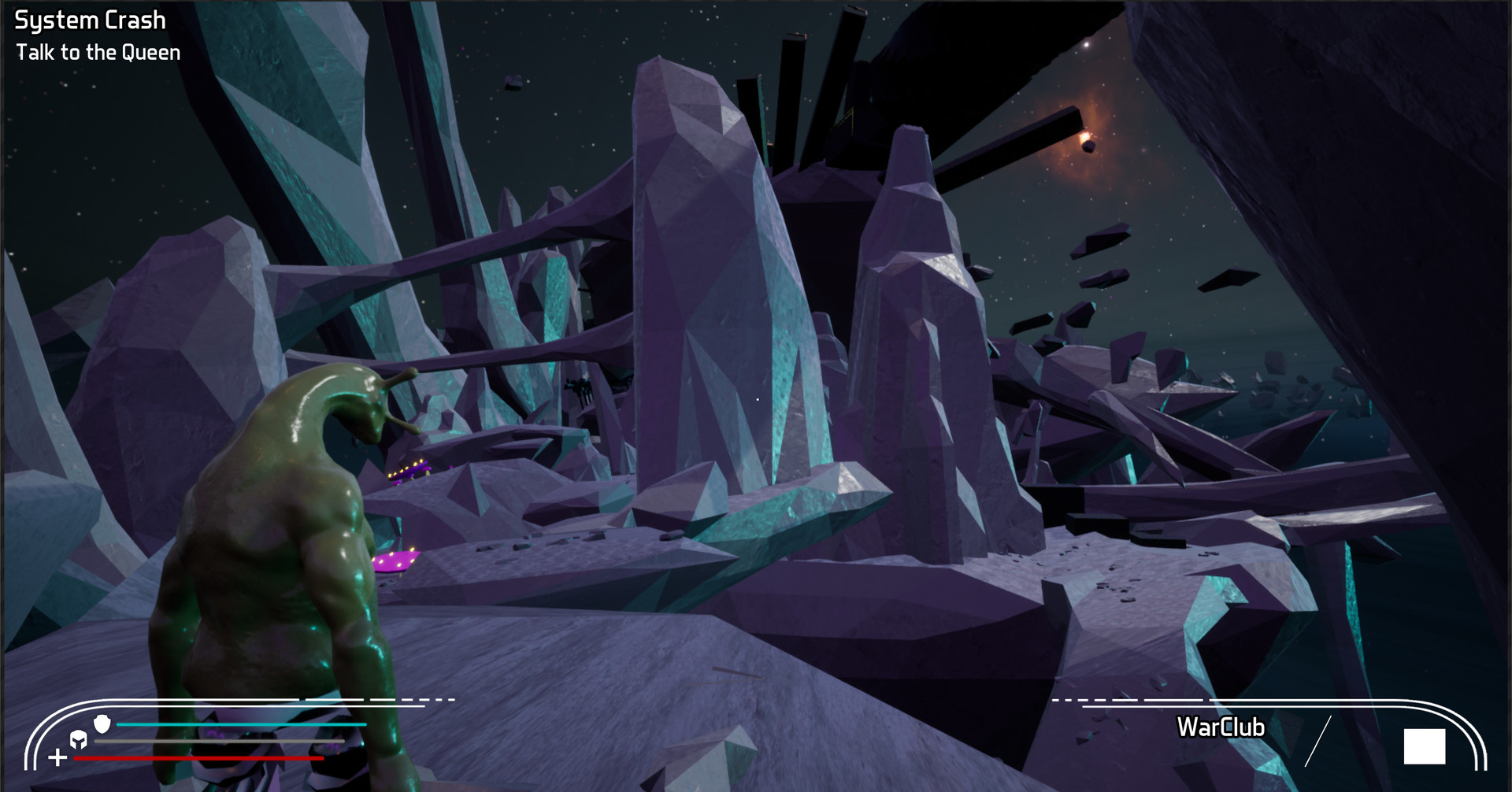Click the teal shield bar
Image resolution: width=1512 pixels, height=792 pixels.
pyautogui.click(x=243, y=724)
